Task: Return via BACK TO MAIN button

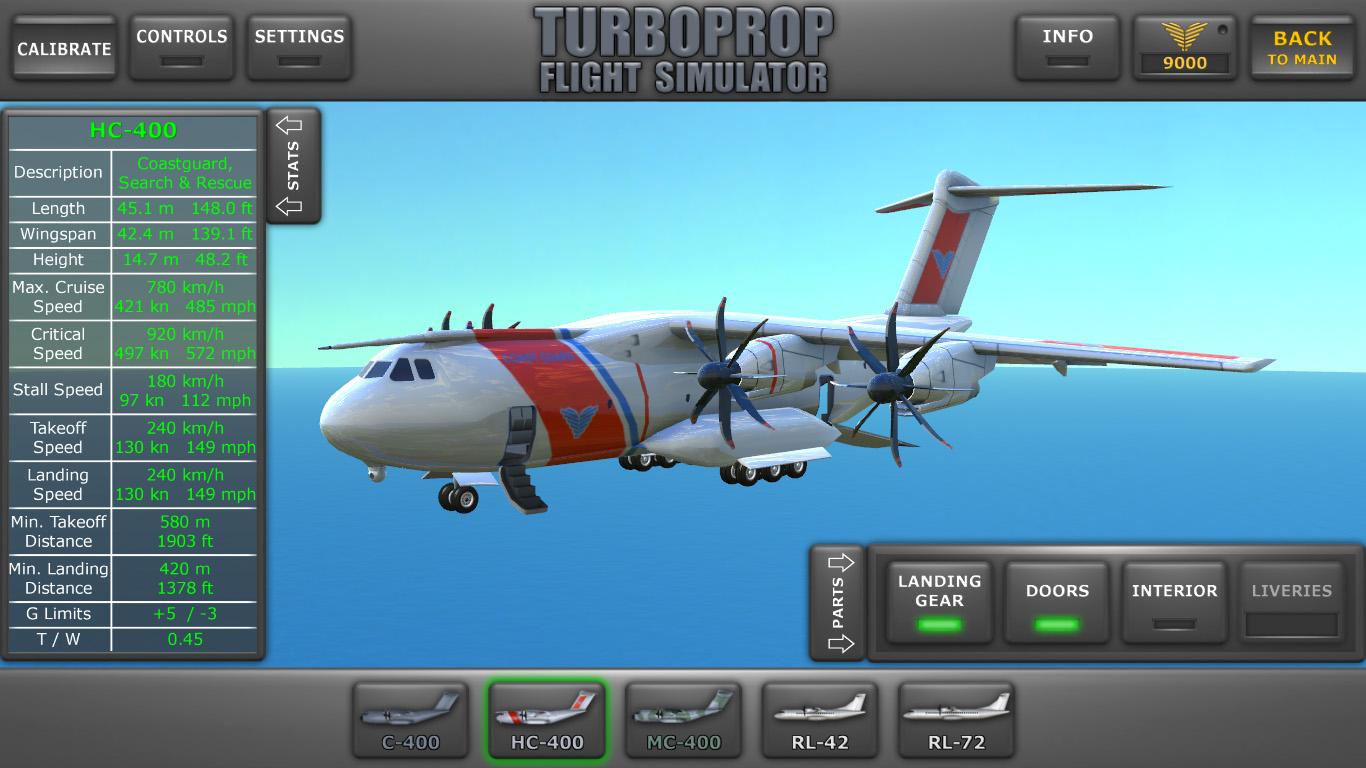Action: [1302, 46]
